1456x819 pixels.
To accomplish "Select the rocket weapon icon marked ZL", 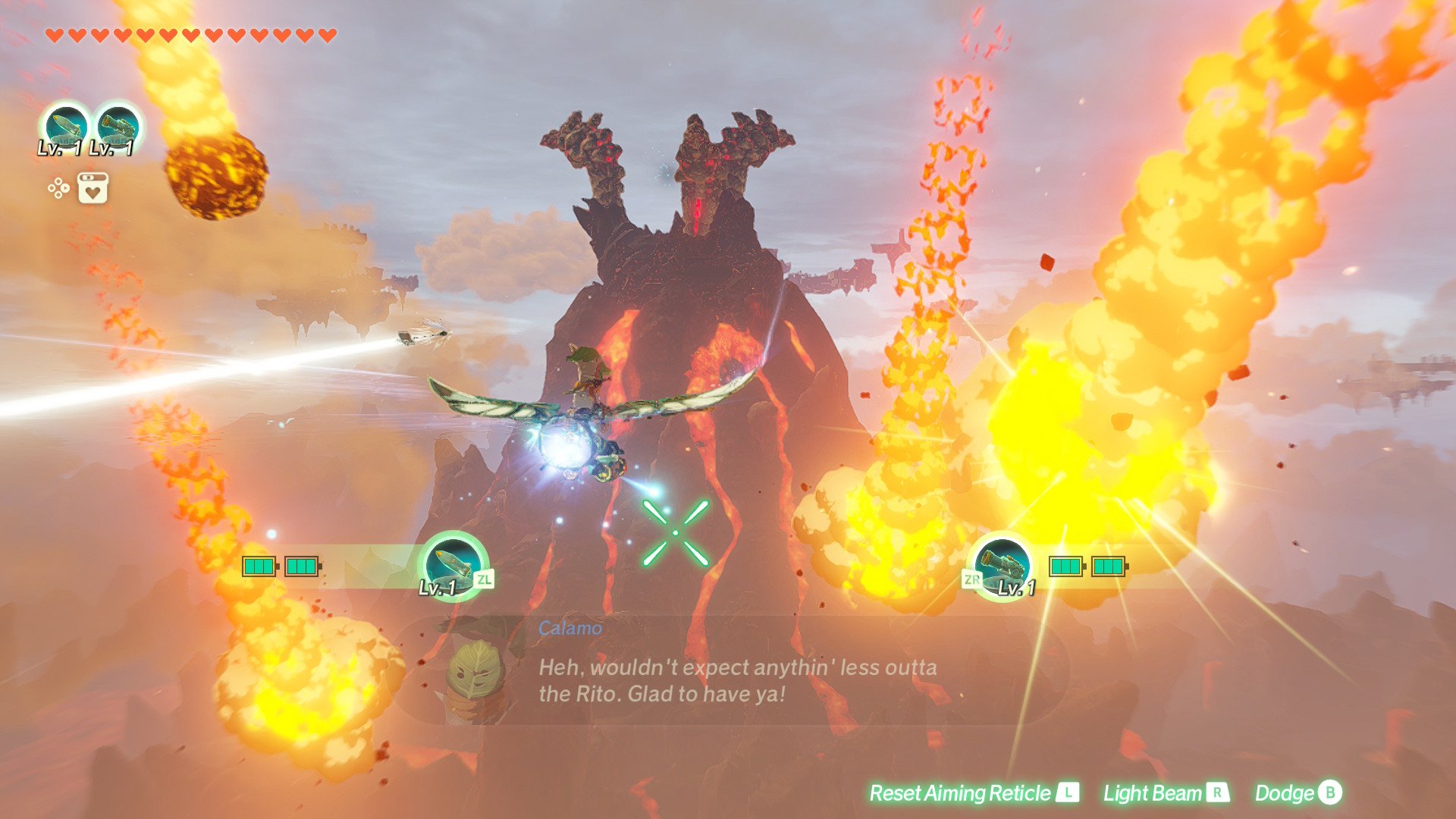I will click(453, 565).
